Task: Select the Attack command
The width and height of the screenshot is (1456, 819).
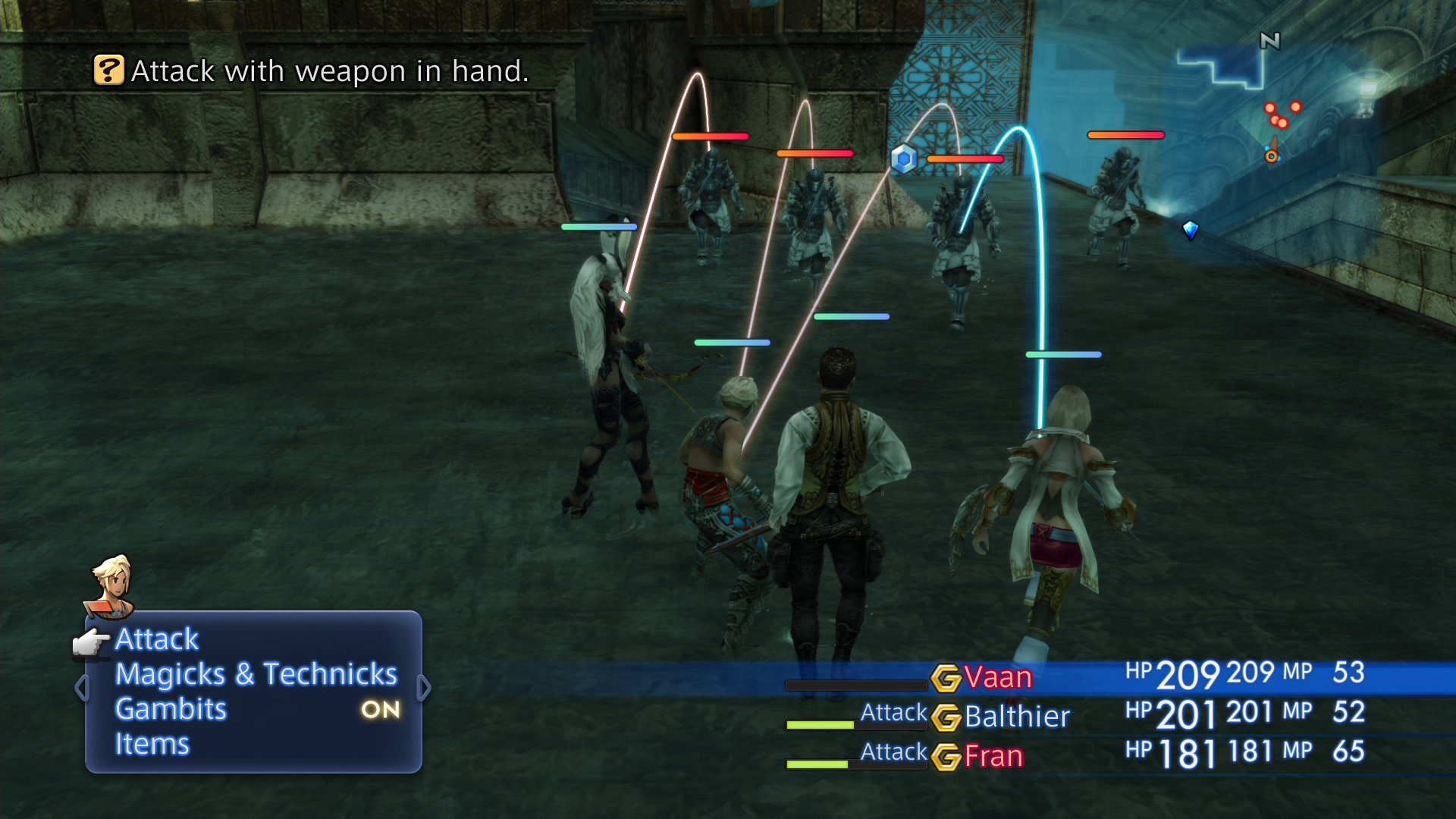Action: click(x=156, y=639)
